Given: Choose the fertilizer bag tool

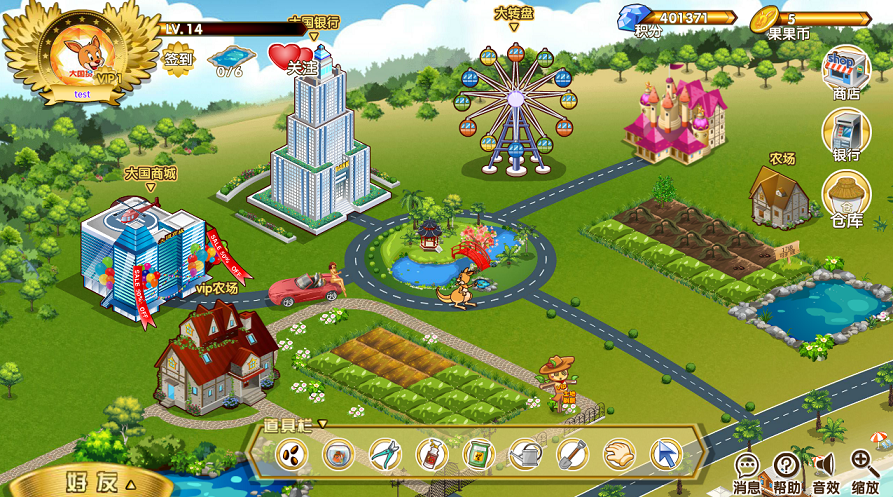Looking at the screenshot, I should click(479, 455).
